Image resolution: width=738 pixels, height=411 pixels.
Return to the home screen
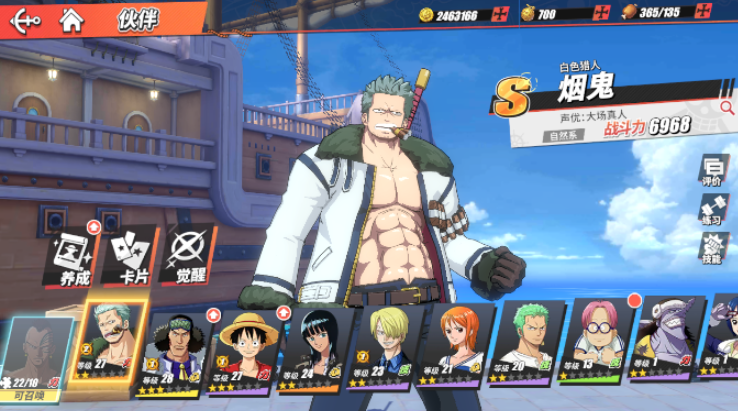70,17
